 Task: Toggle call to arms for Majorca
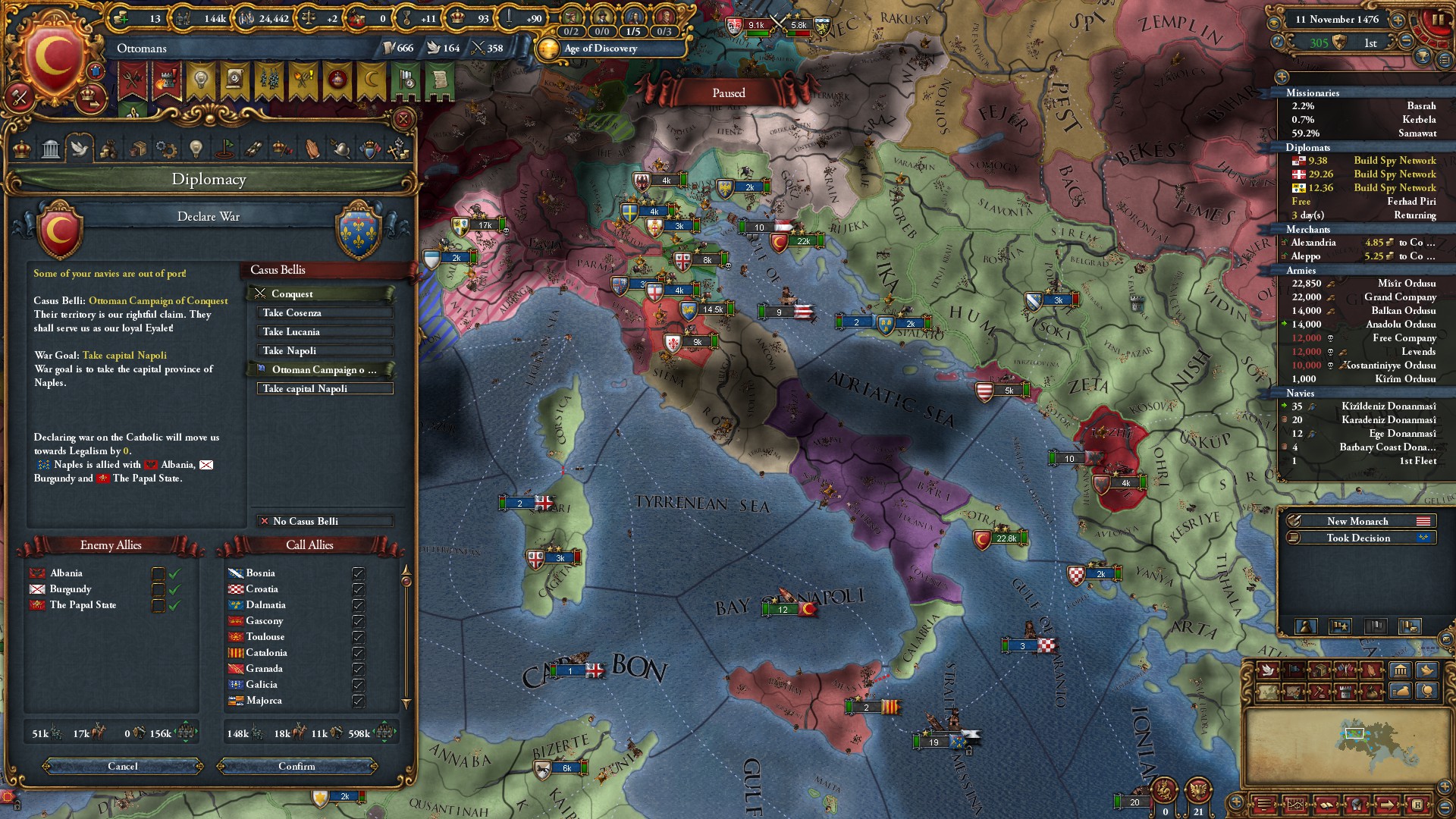(x=358, y=701)
